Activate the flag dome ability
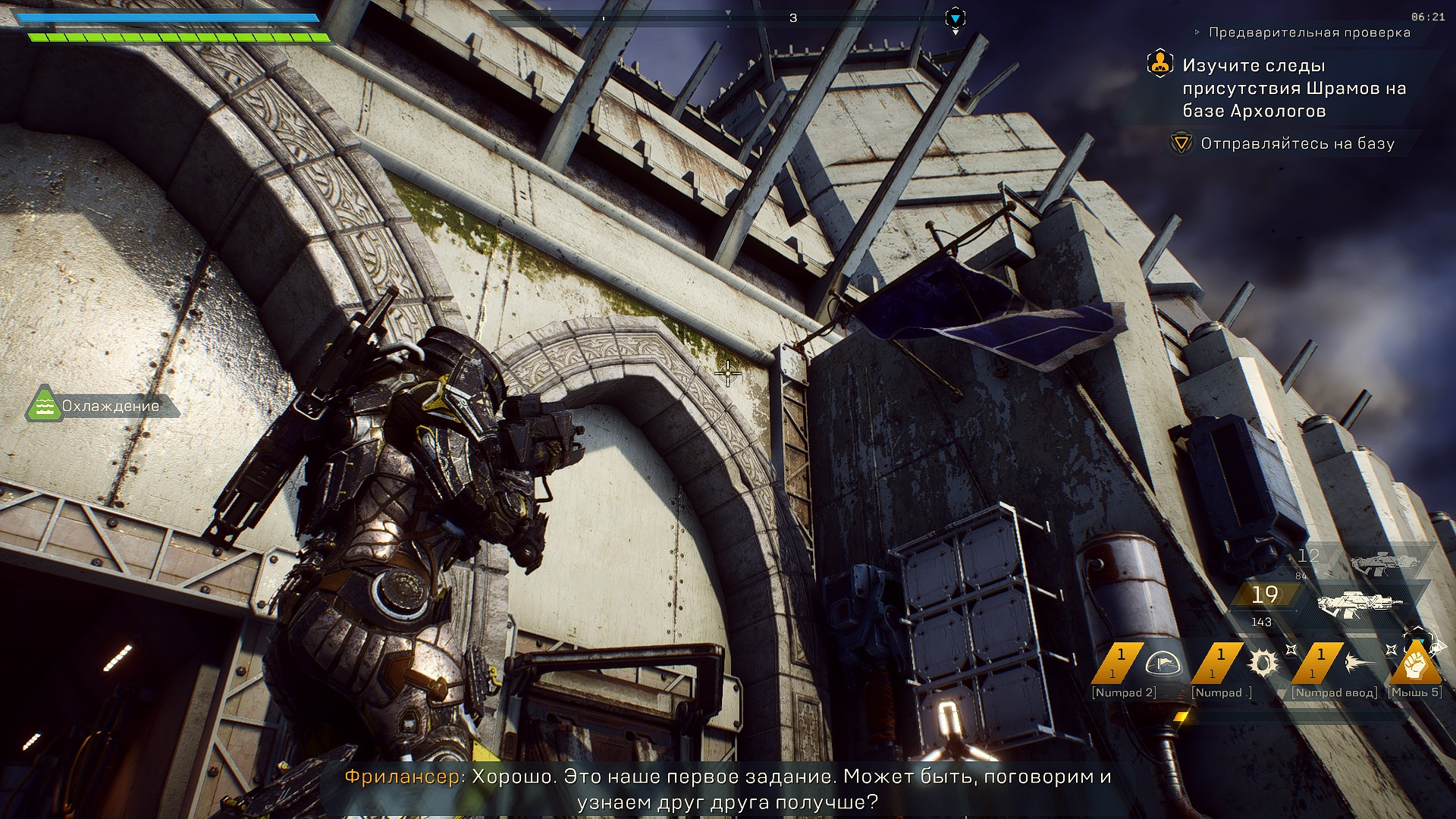 pyautogui.click(x=1161, y=664)
